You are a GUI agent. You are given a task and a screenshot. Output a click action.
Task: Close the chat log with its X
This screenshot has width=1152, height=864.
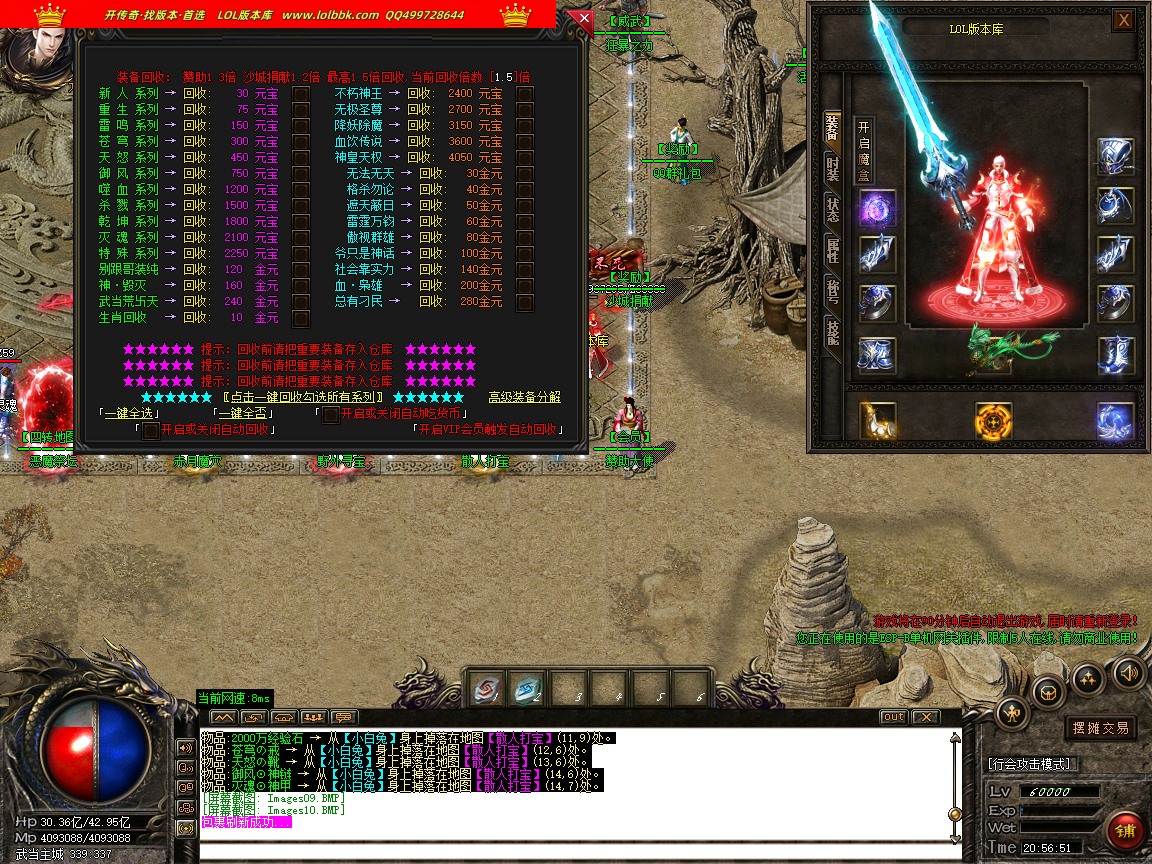click(x=926, y=717)
